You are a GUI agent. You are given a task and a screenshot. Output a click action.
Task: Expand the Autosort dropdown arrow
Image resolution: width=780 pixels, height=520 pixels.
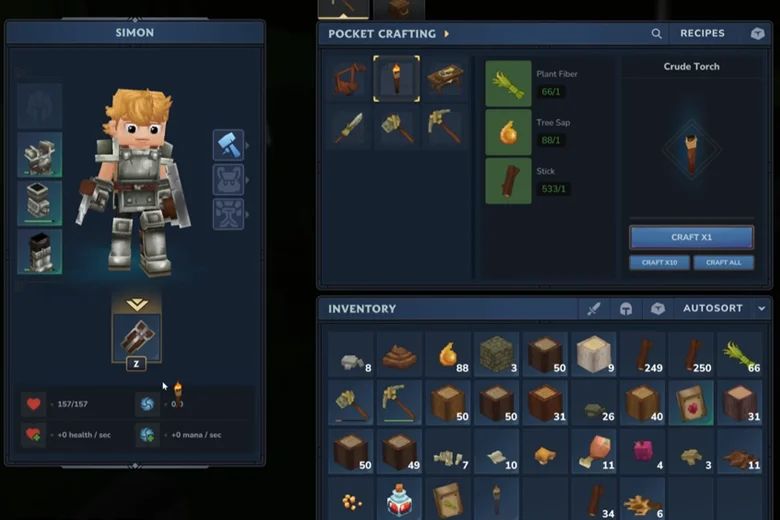coord(762,309)
